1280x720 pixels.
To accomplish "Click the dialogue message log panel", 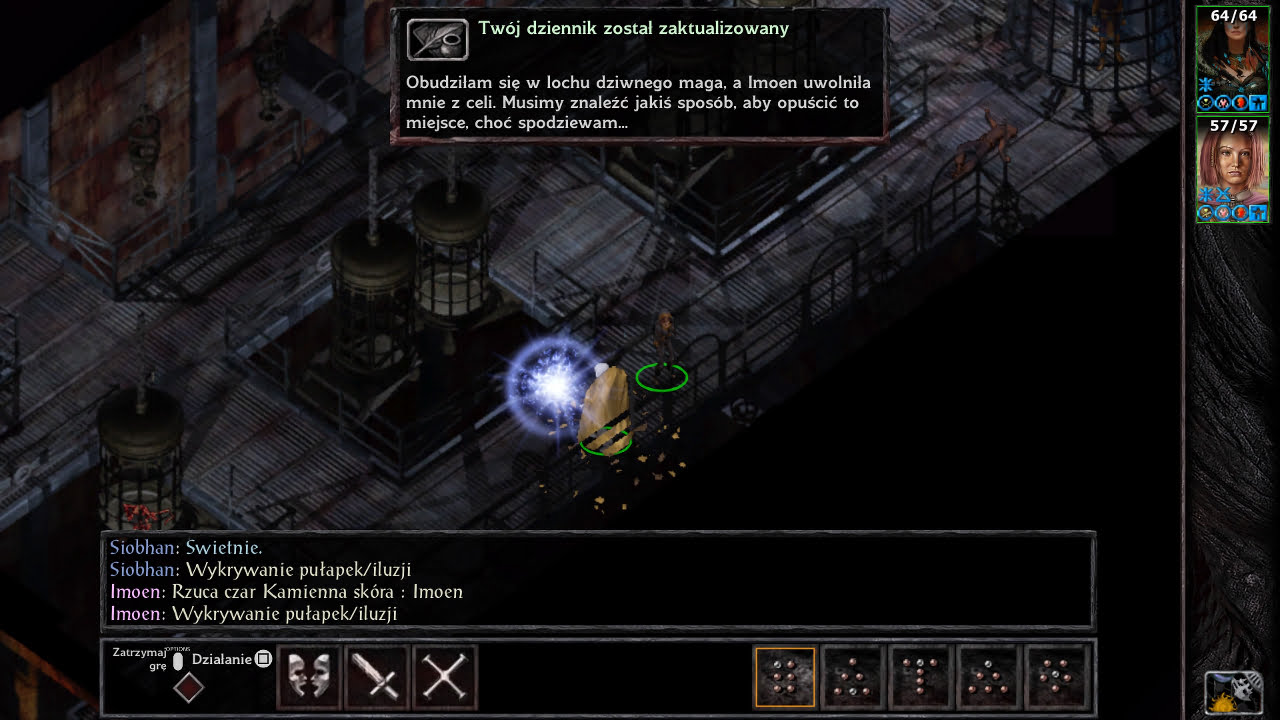I will (x=598, y=580).
